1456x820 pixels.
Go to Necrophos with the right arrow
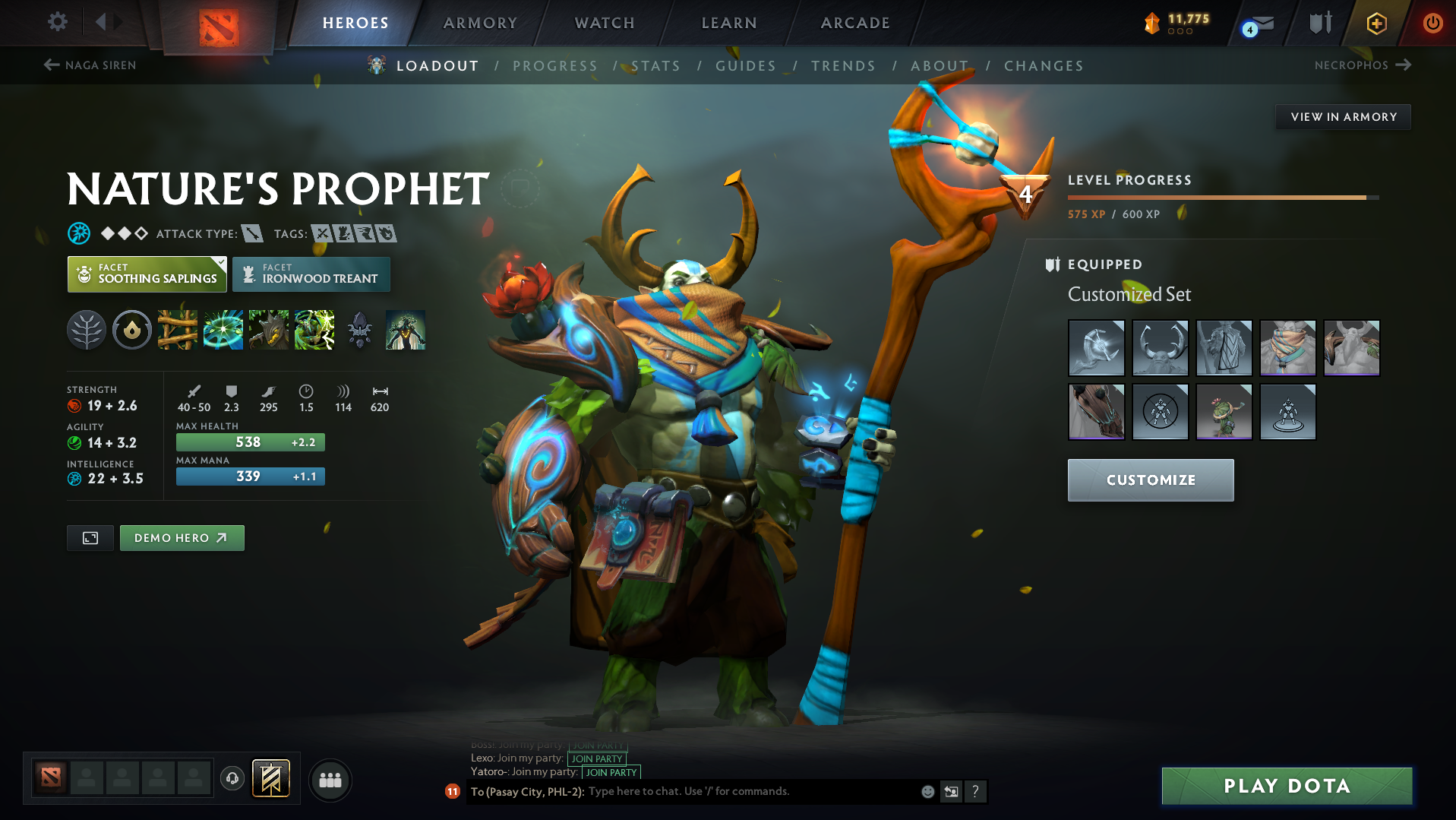click(x=1404, y=65)
